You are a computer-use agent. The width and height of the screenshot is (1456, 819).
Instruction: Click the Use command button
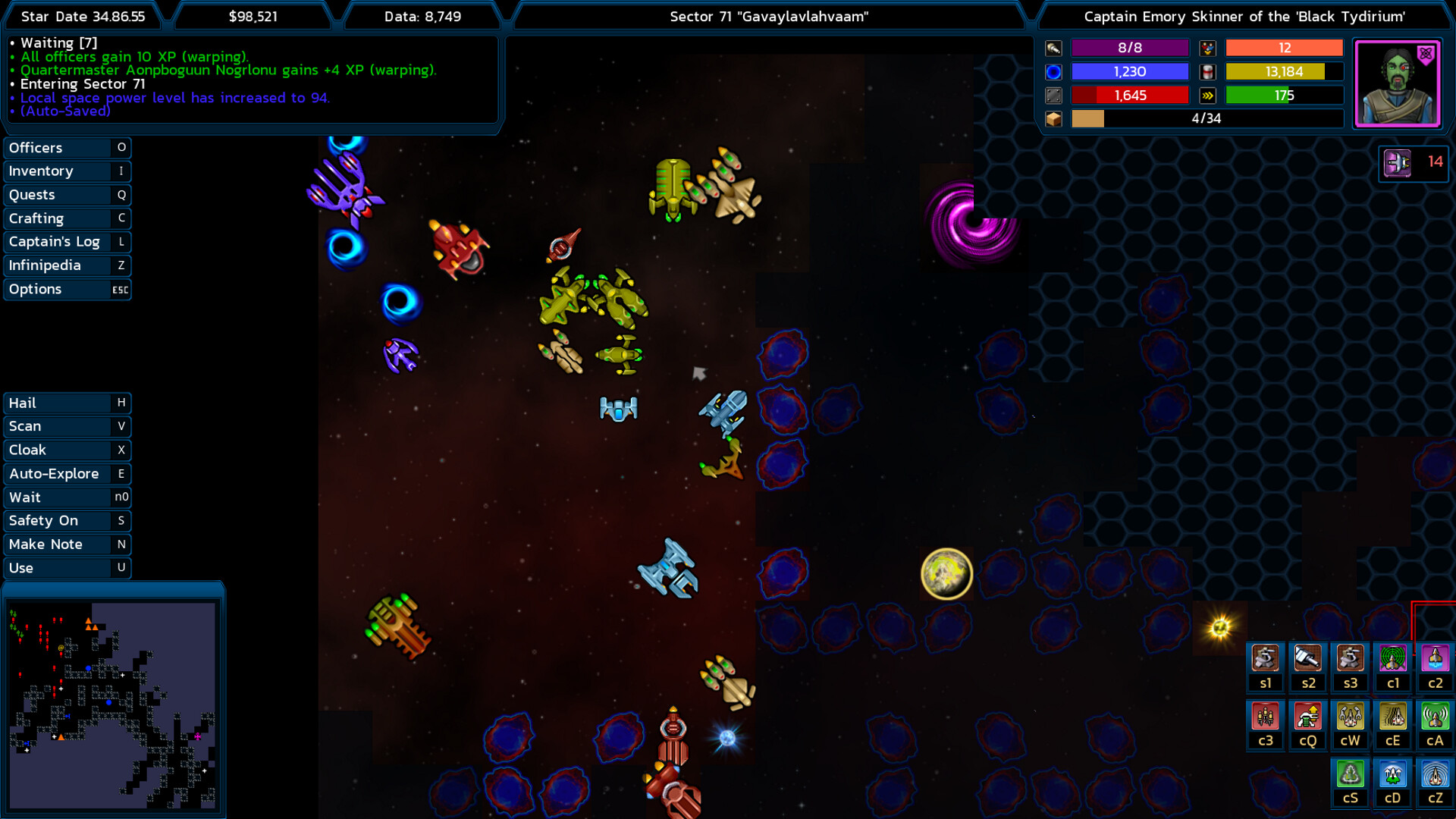click(67, 568)
